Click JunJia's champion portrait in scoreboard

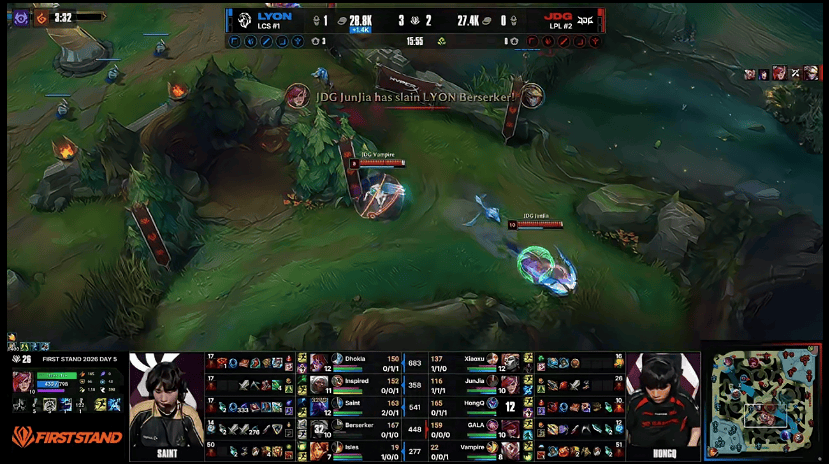(x=510, y=384)
